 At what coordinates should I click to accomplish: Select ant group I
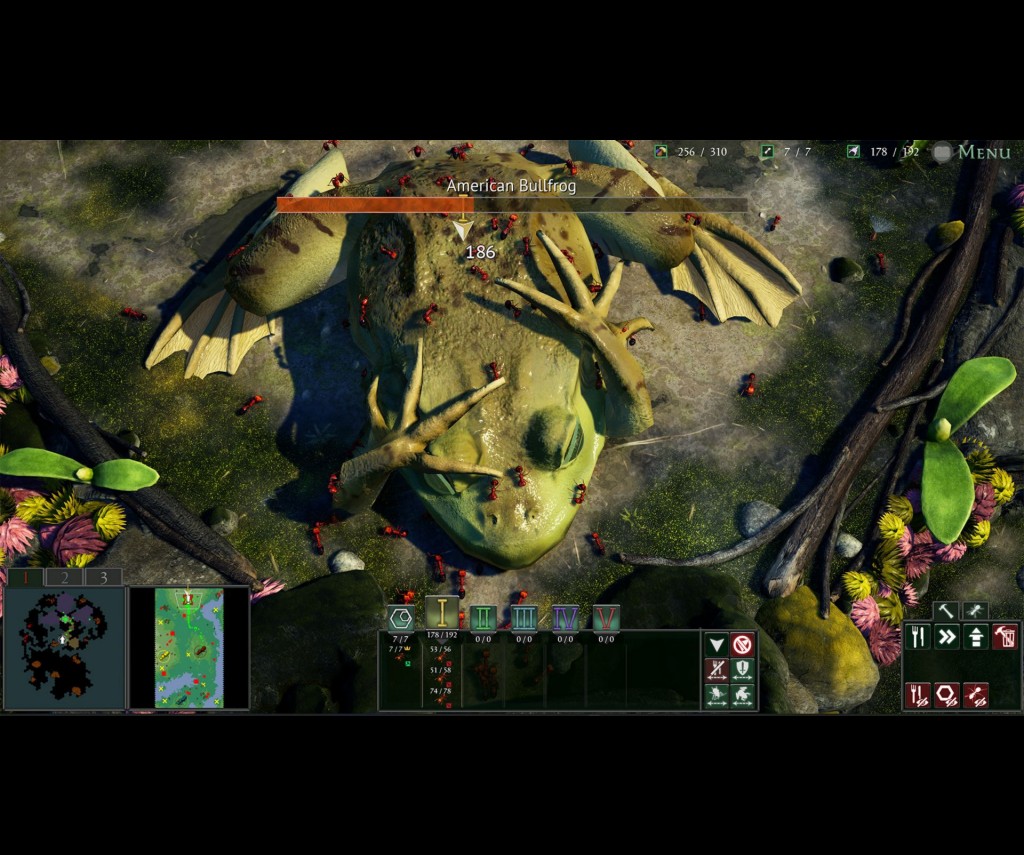[x=441, y=614]
